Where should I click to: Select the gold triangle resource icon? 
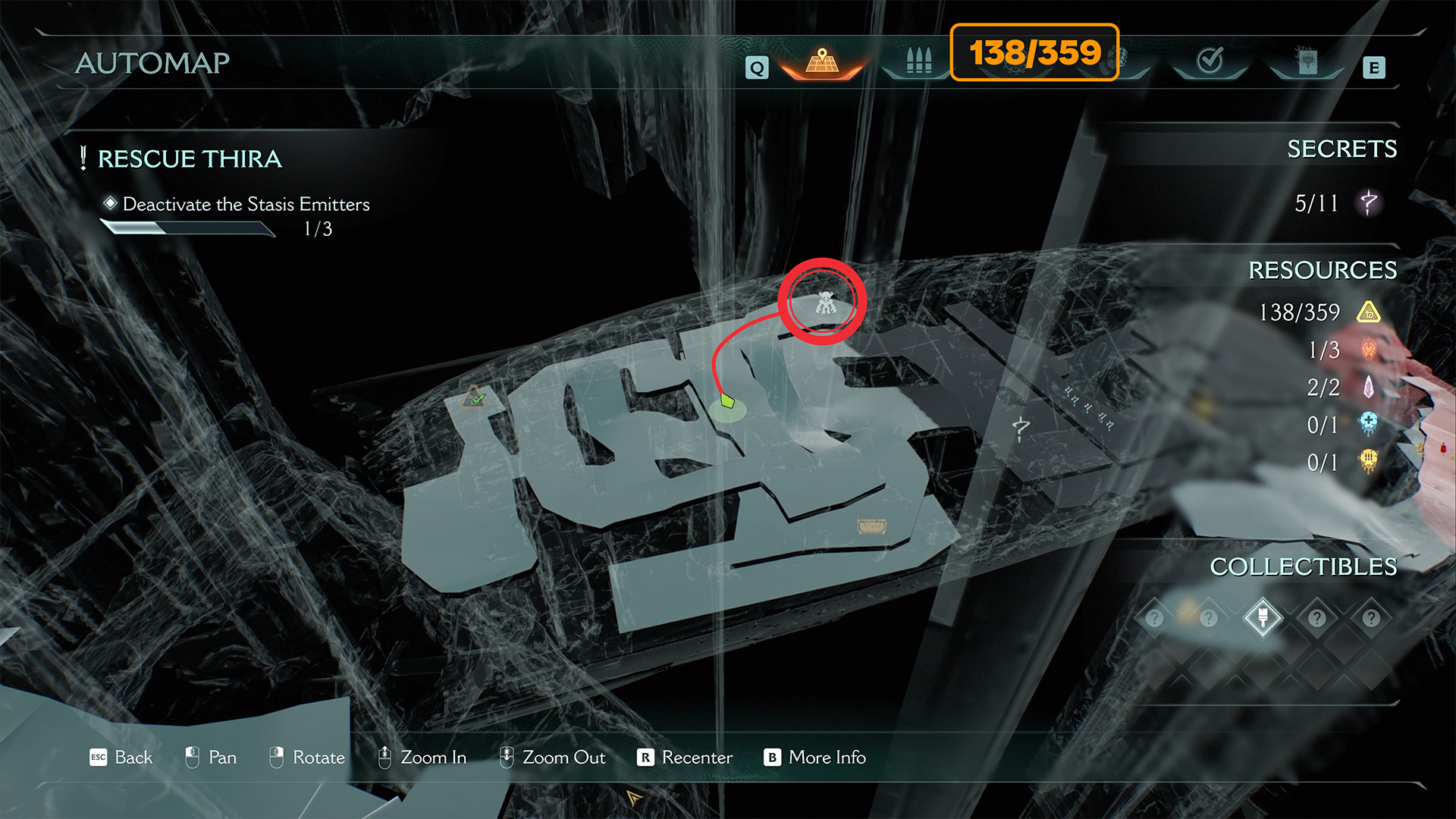pyautogui.click(x=1369, y=312)
